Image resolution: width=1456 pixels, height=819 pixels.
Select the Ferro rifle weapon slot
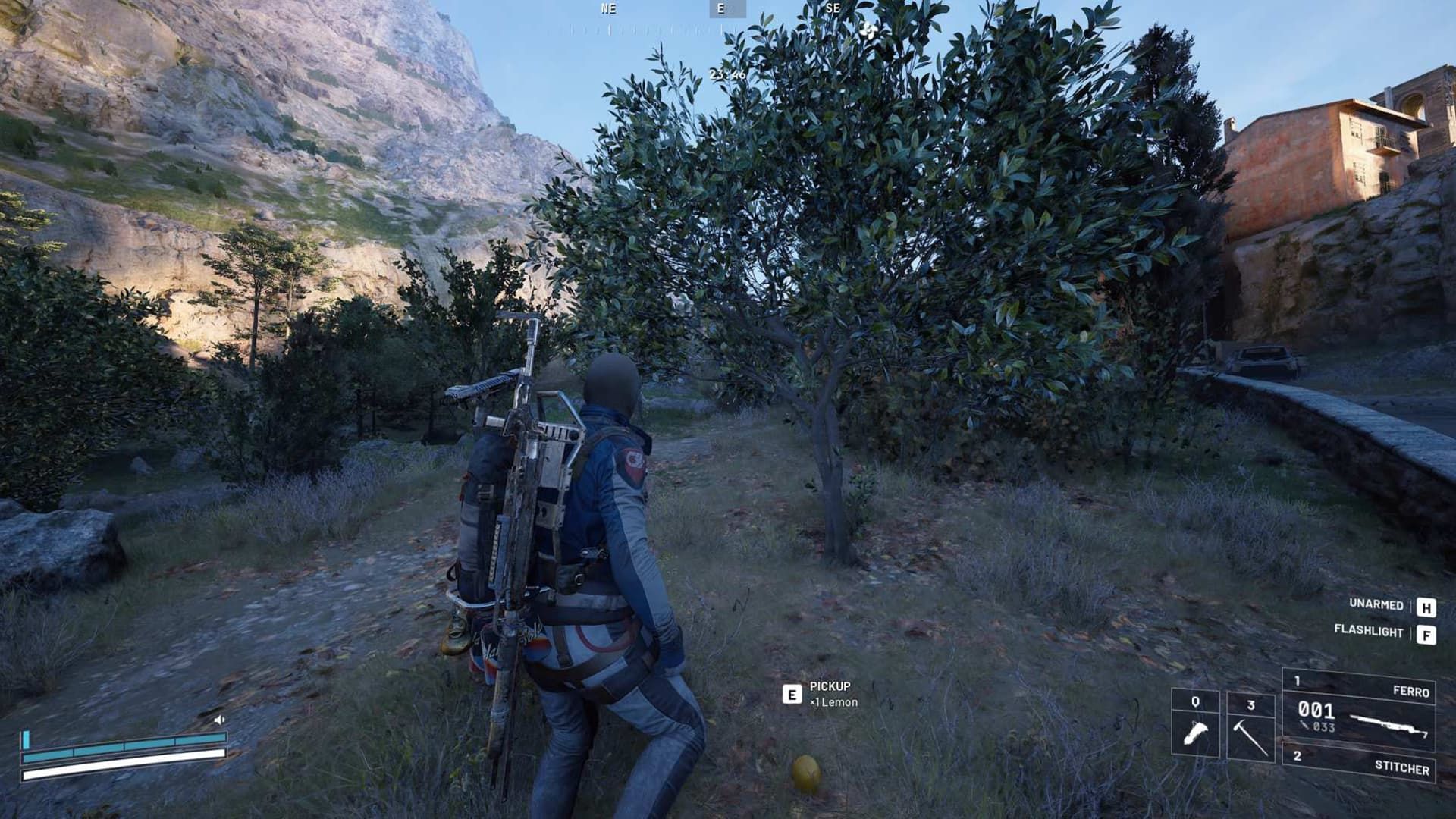(x=1358, y=710)
